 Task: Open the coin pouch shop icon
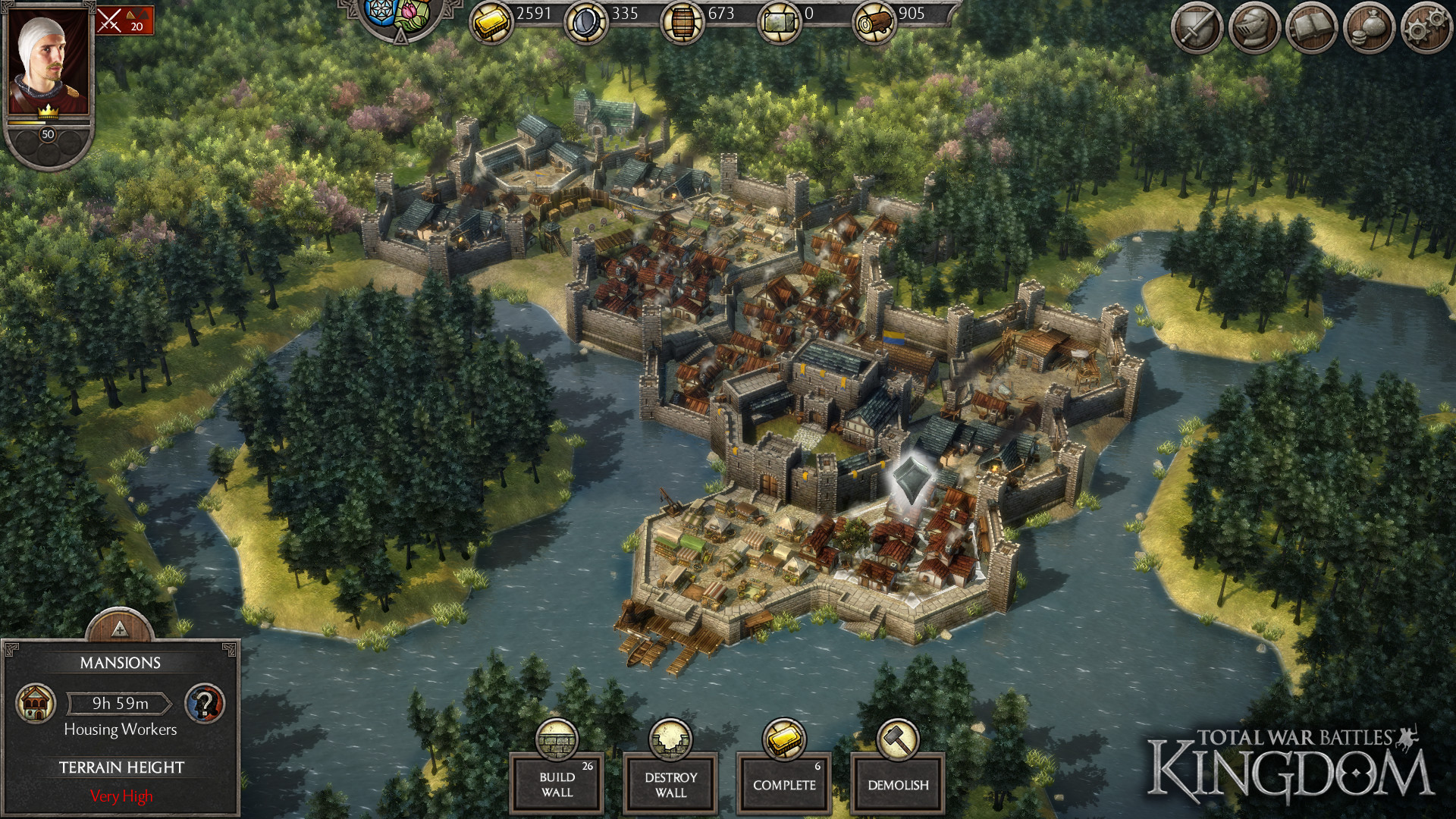(1370, 29)
